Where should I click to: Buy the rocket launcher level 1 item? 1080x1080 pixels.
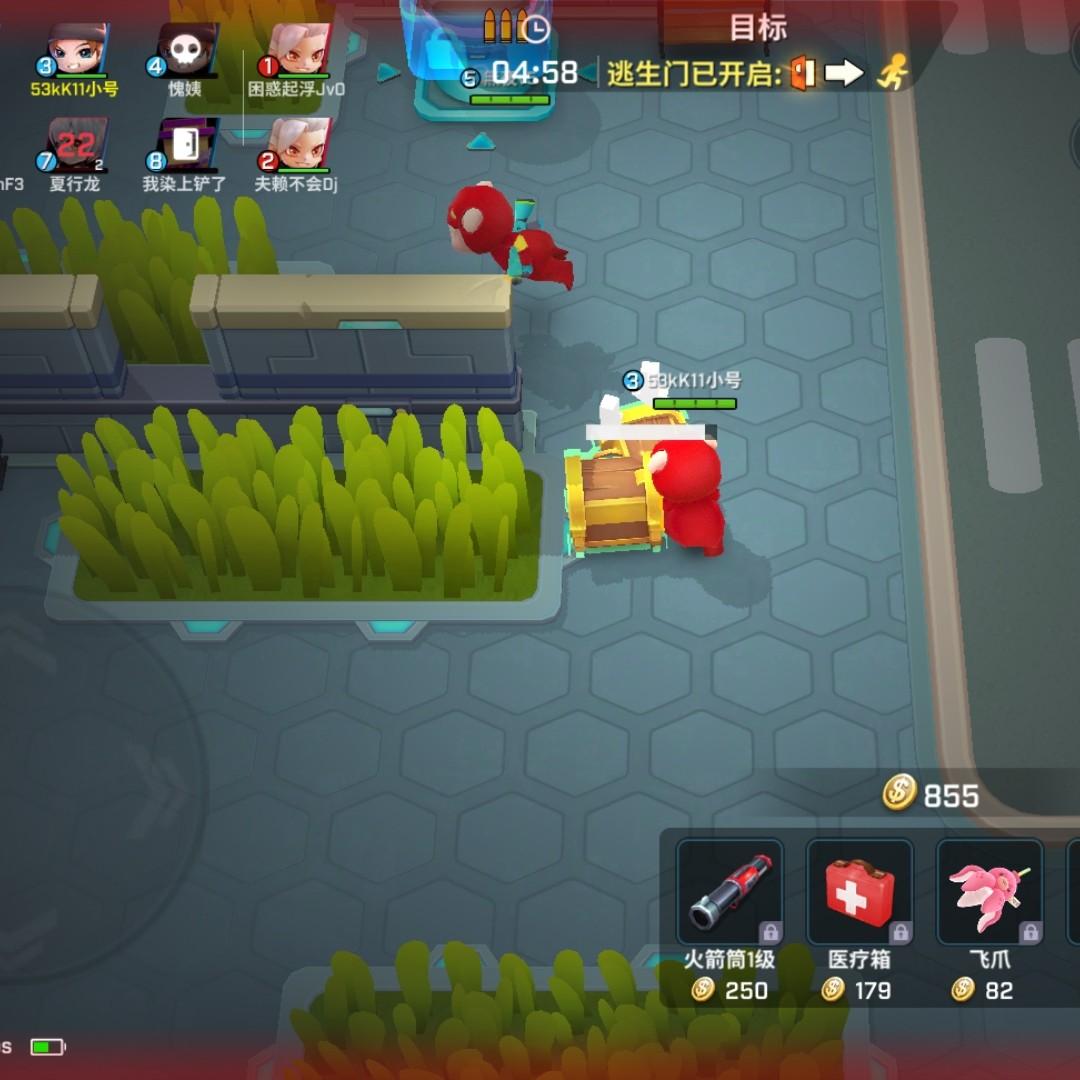pyautogui.click(x=730, y=892)
